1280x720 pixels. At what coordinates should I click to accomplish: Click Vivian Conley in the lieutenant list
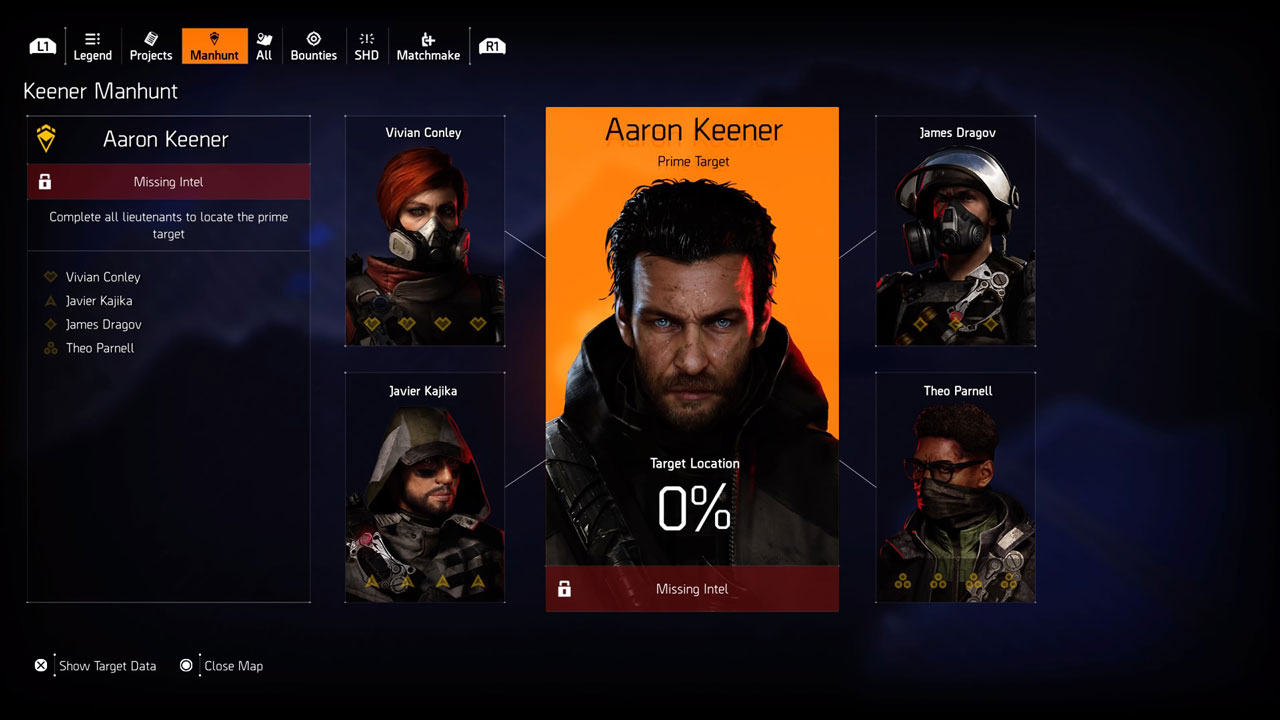103,277
